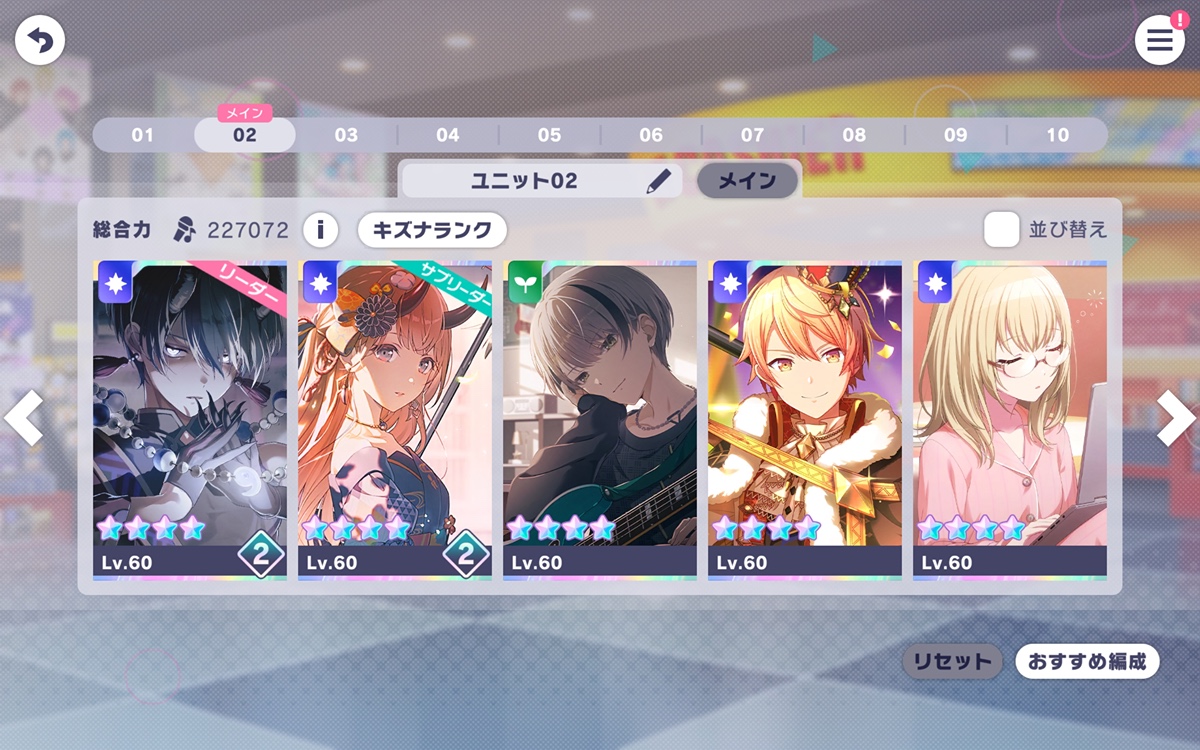Open unit slot 10 tab

(x=1057, y=135)
